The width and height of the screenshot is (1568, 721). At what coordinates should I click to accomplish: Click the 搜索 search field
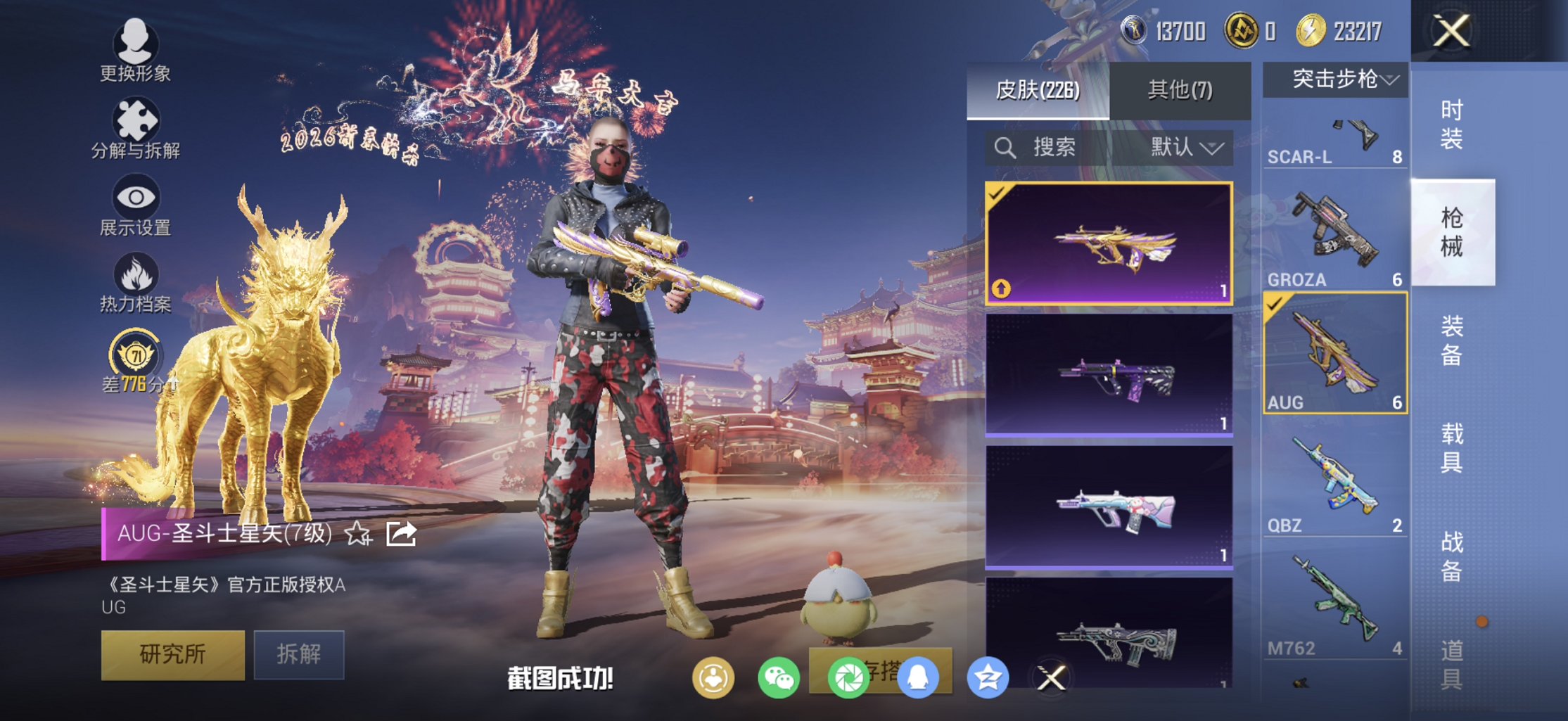coord(1053,148)
